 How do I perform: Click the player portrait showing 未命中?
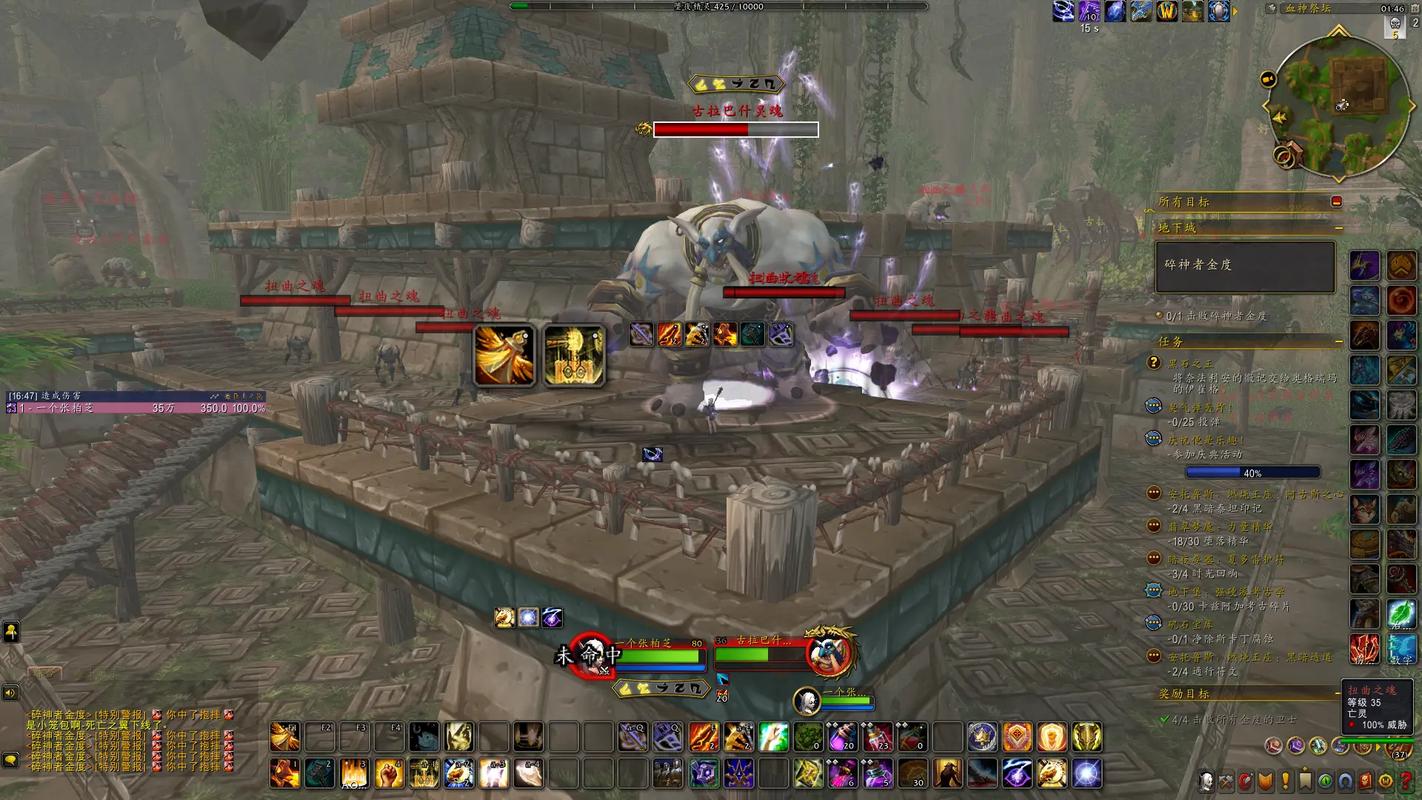(591, 654)
